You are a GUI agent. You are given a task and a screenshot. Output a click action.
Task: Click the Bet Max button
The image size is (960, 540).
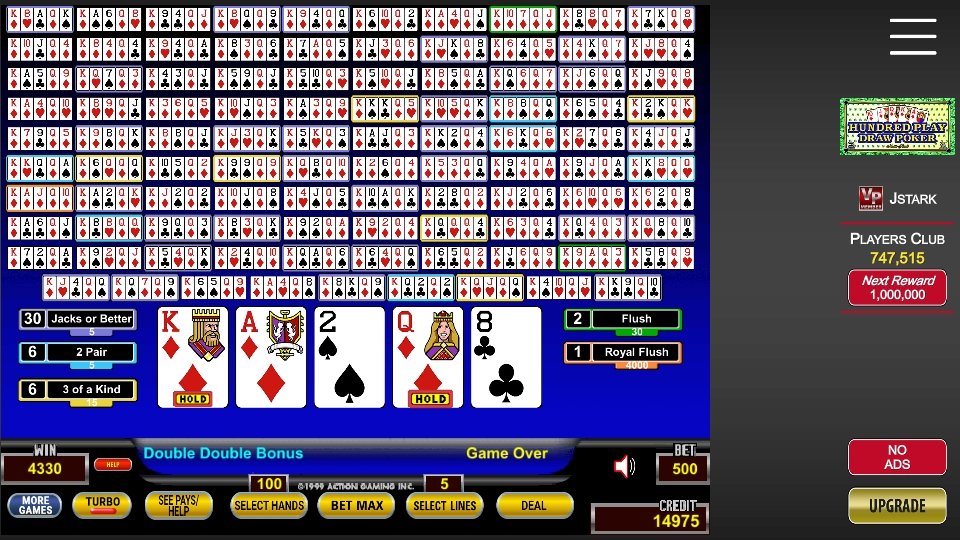point(356,506)
